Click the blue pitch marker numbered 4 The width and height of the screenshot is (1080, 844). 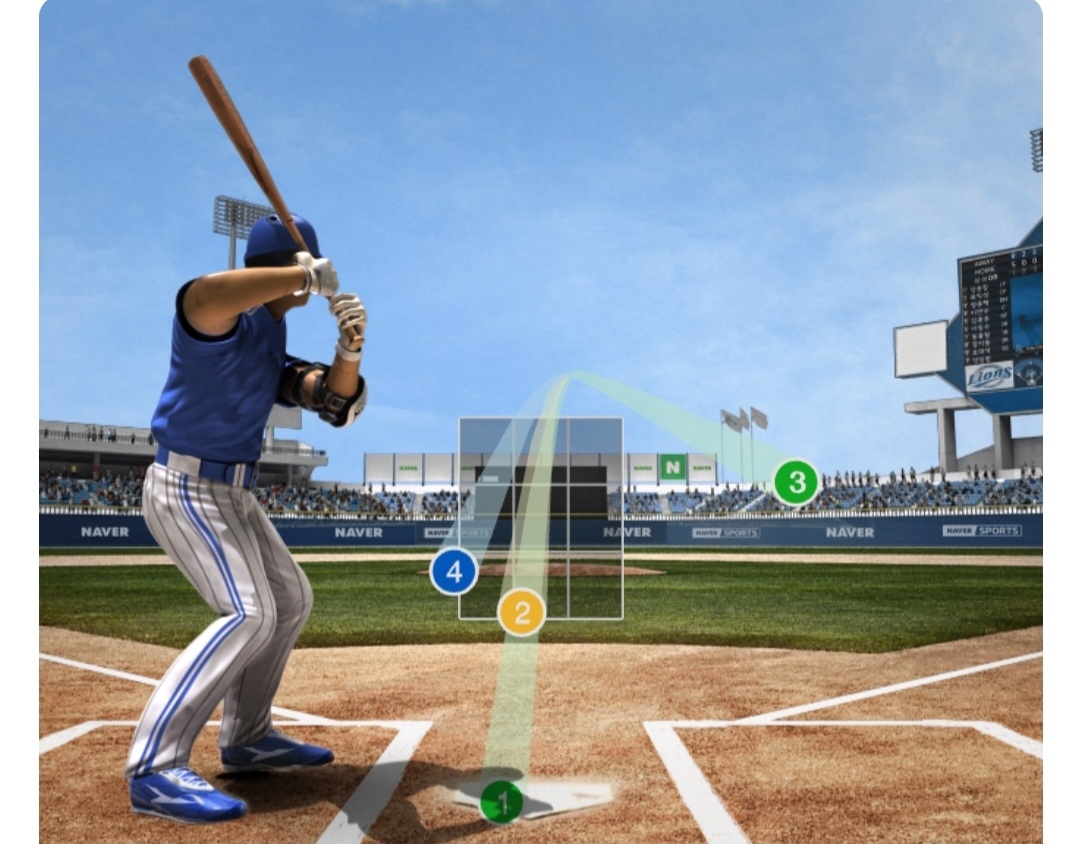tap(454, 572)
